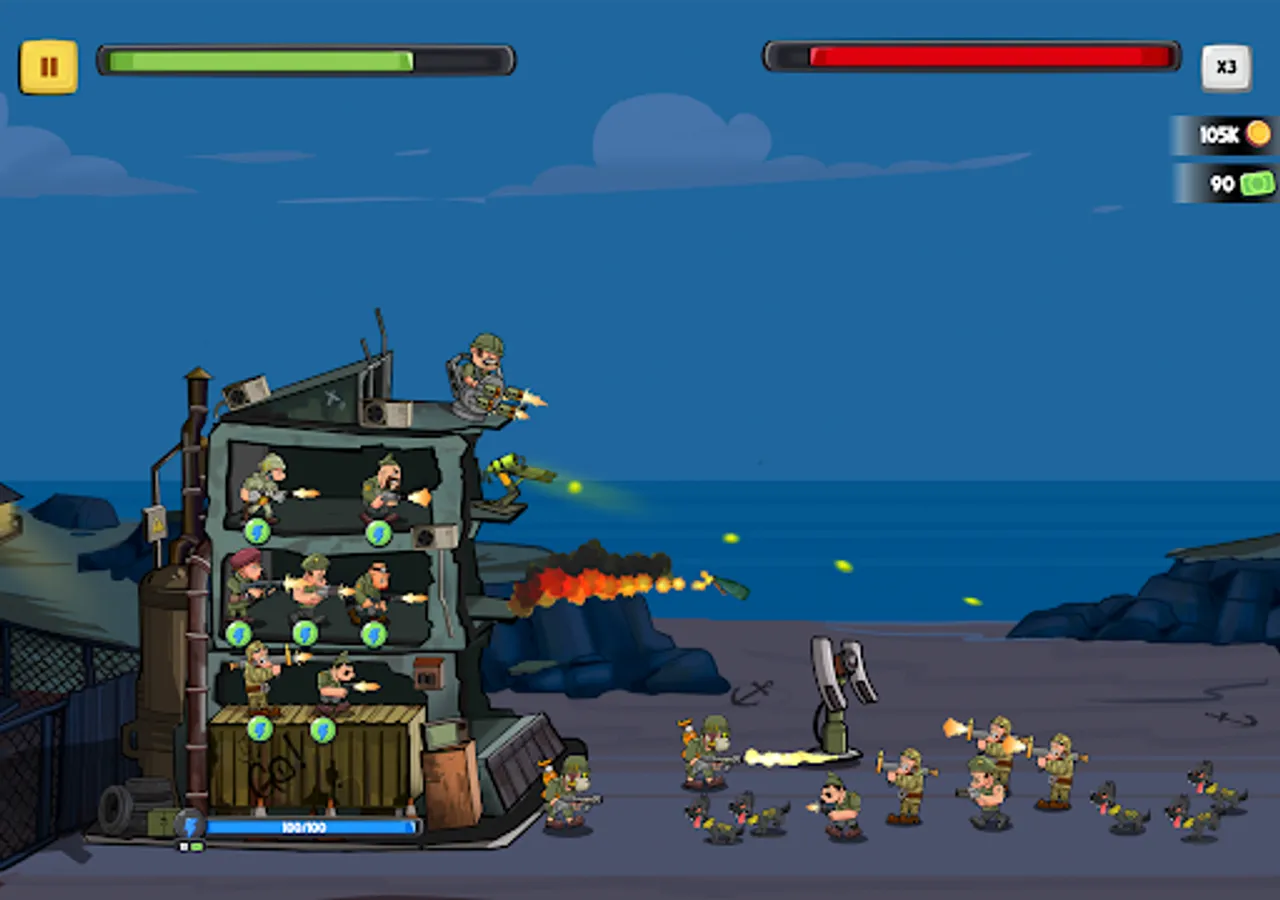Toggle the x3 game speed button
The width and height of the screenshot is (1280, 900).
coord(1226,67)
